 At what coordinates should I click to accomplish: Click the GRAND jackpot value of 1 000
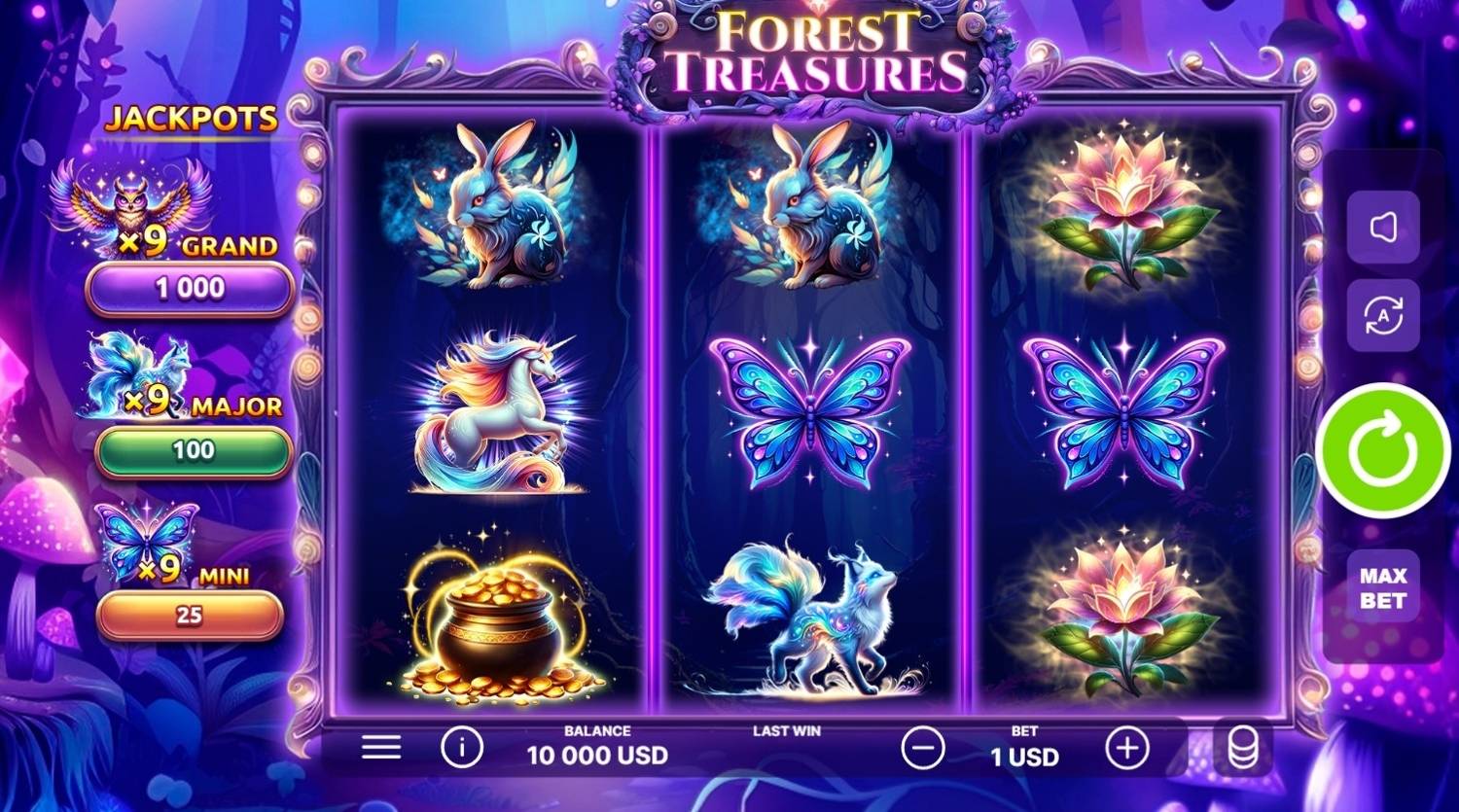point(188,285)
